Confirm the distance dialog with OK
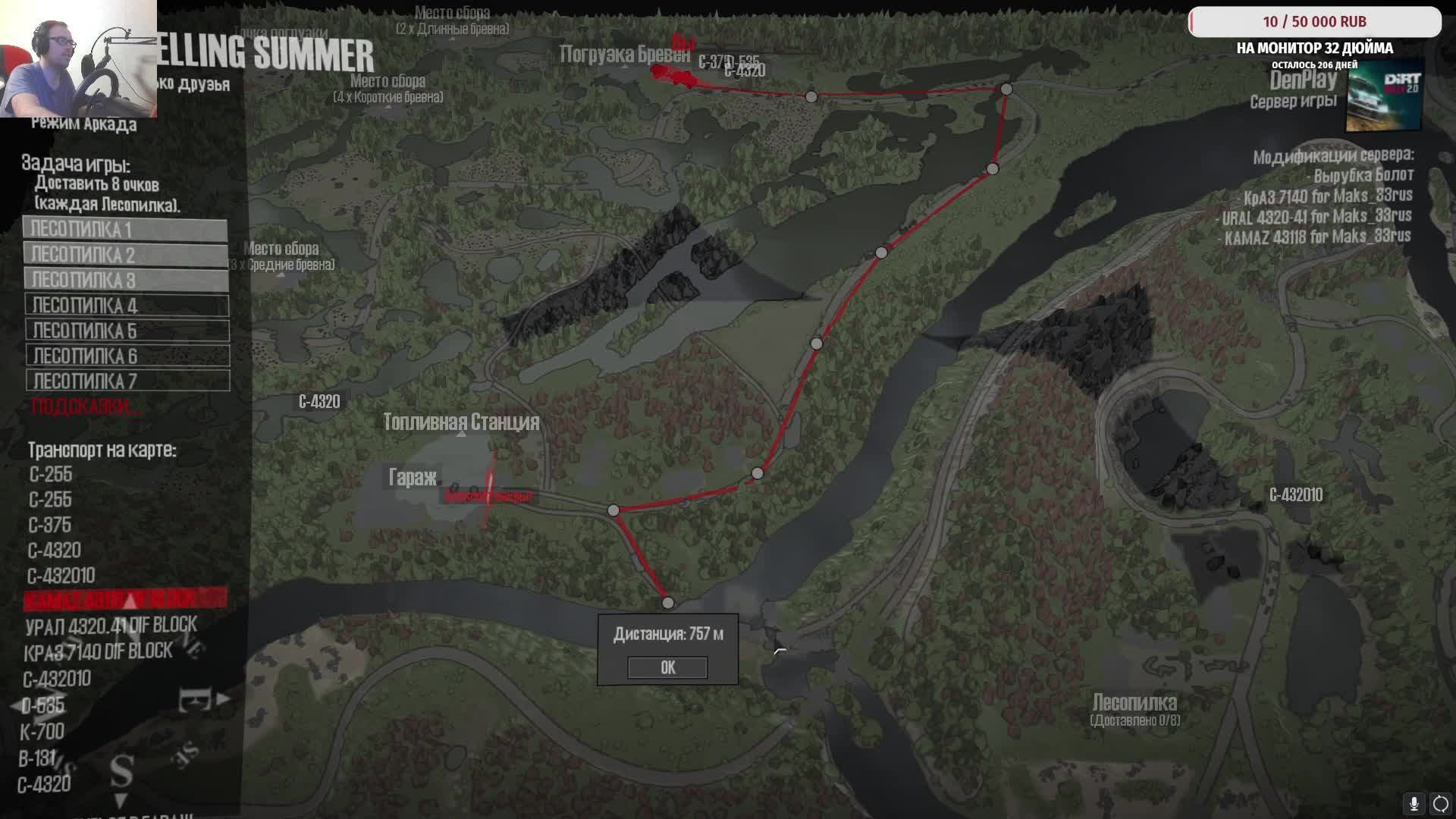 tap(667, 667)
